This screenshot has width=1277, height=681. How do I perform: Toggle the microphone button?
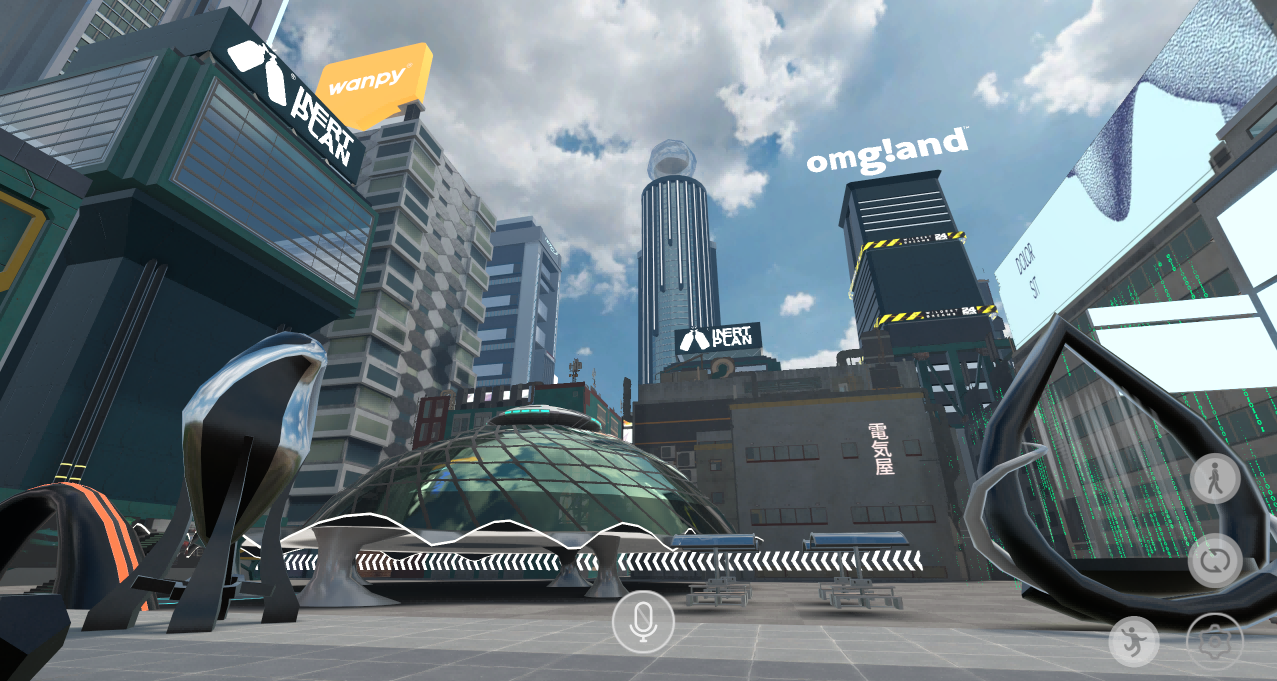pyautogui.click(x=643, y=622)
